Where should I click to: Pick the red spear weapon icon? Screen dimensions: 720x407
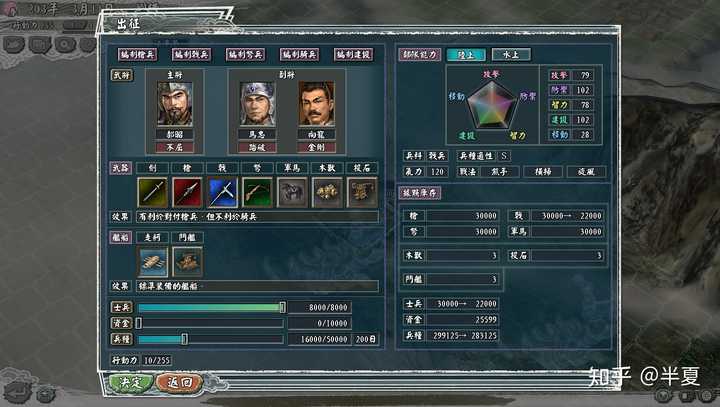pos(187,192)
